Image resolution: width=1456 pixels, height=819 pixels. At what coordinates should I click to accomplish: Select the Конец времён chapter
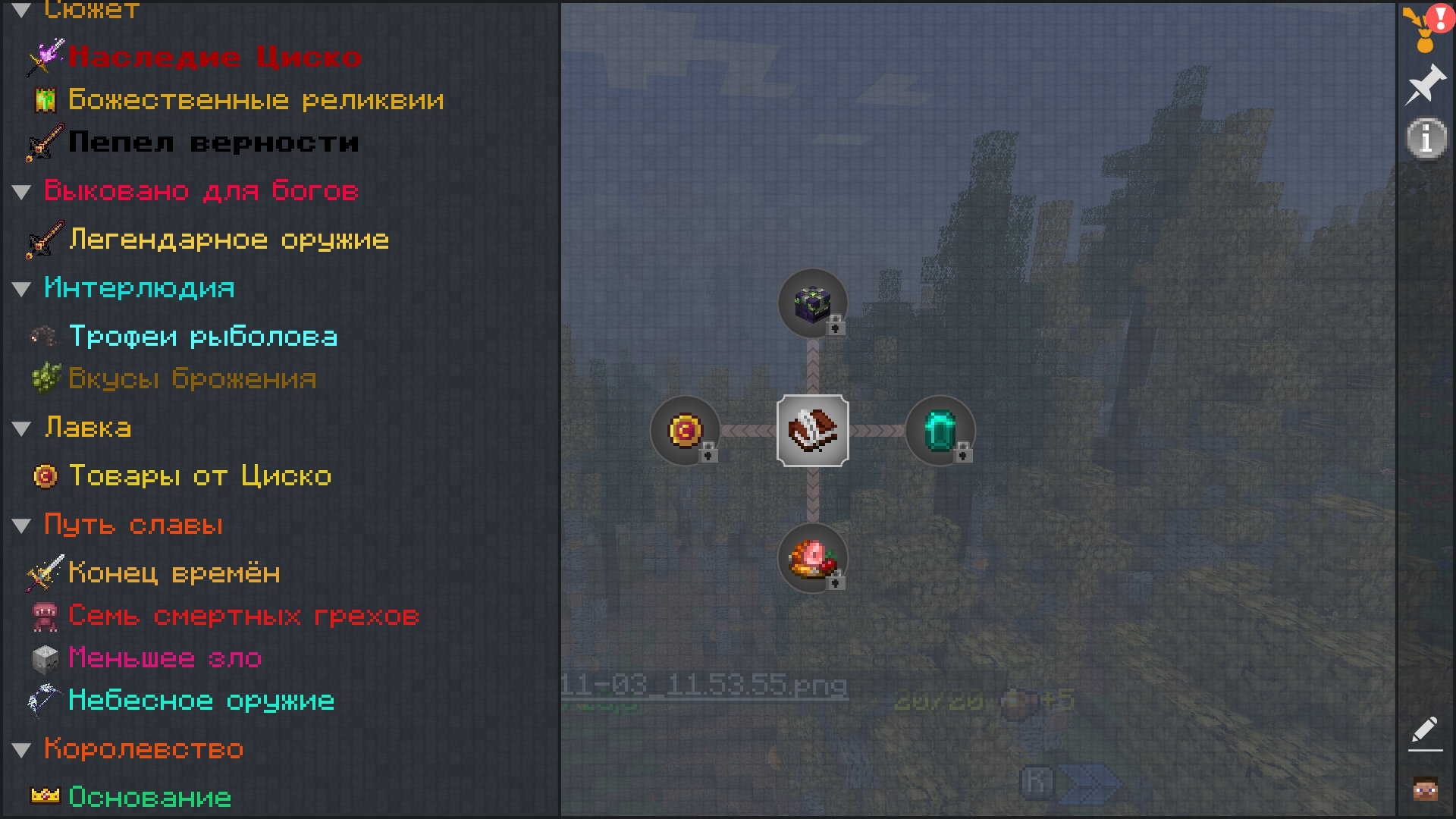click(174, 573)
